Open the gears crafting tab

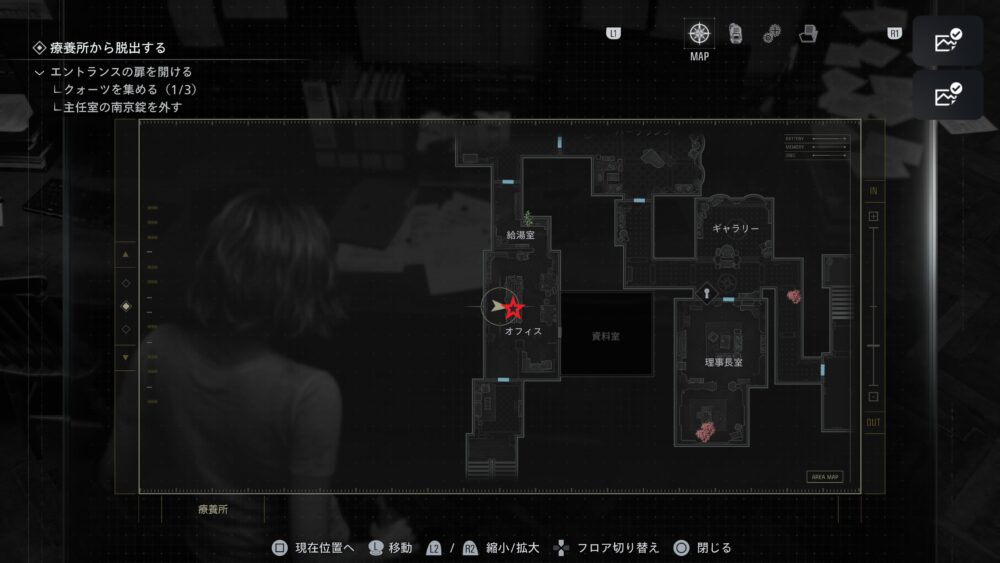(x=771, y=35)
